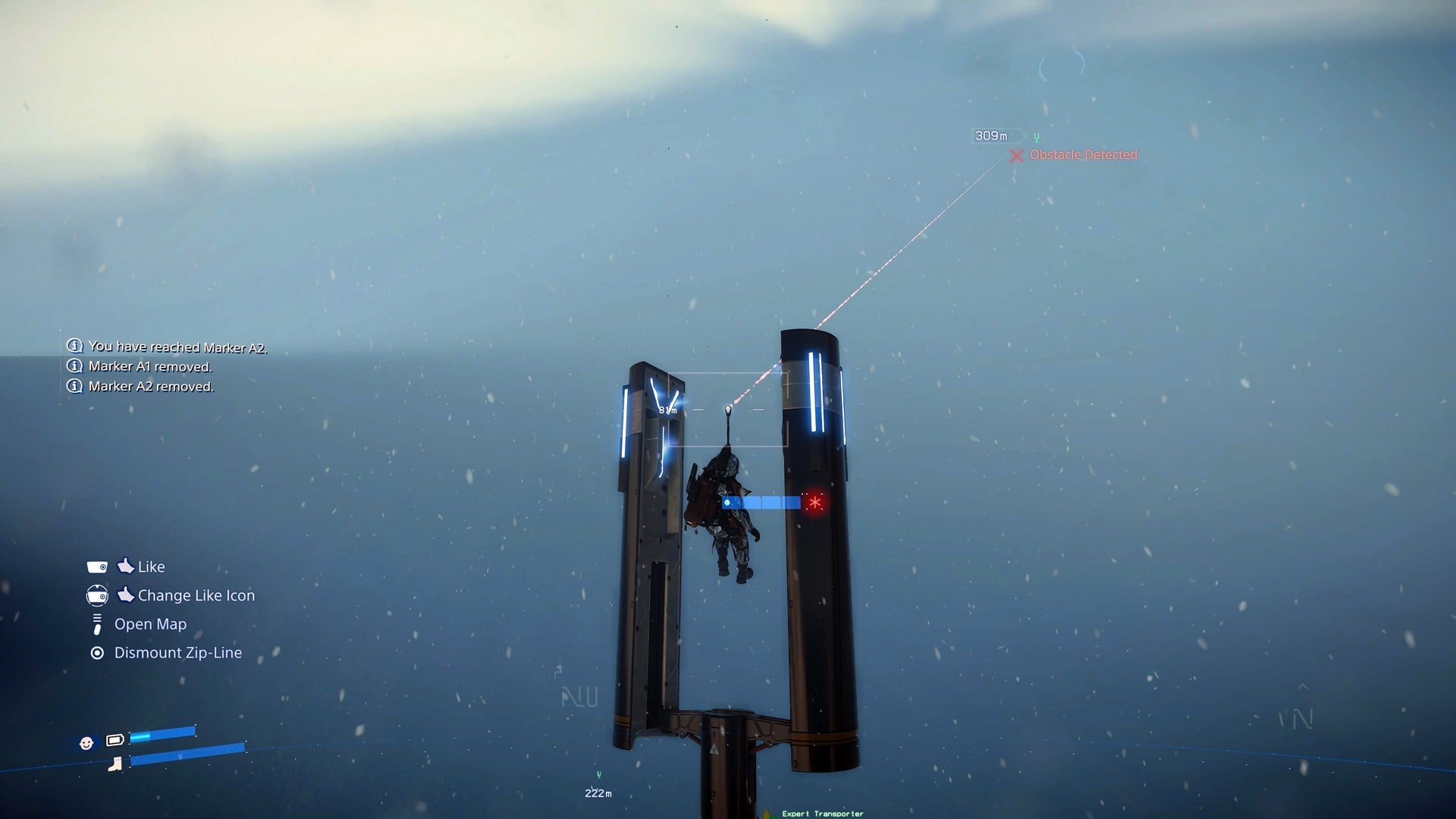The width and height of the screenshot is (1456, 819).
Task: Click the Dismount Zip-Line text label
Action: pos(177,652)
